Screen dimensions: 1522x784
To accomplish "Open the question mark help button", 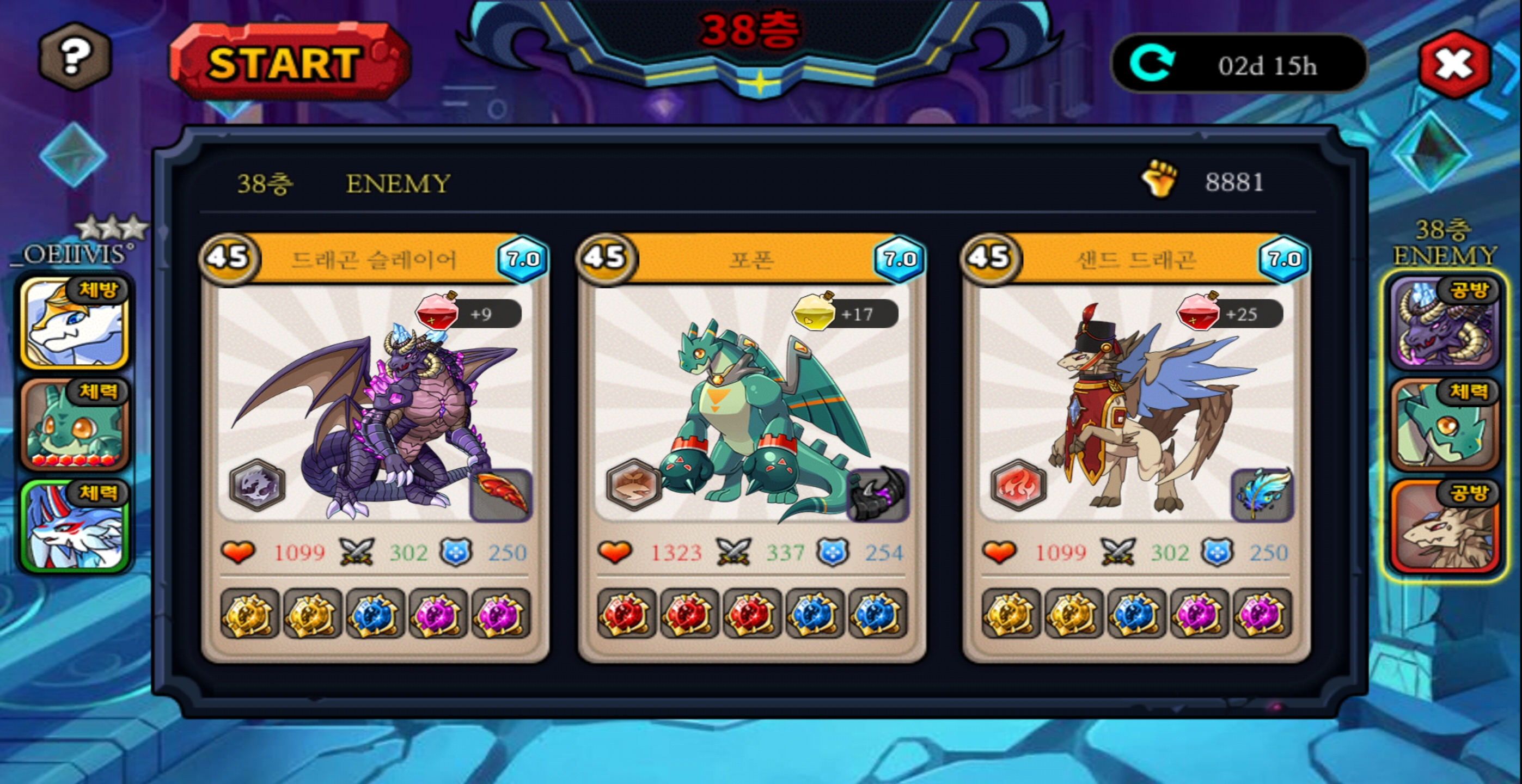I will pyautogui.click(x=75, y=57).
